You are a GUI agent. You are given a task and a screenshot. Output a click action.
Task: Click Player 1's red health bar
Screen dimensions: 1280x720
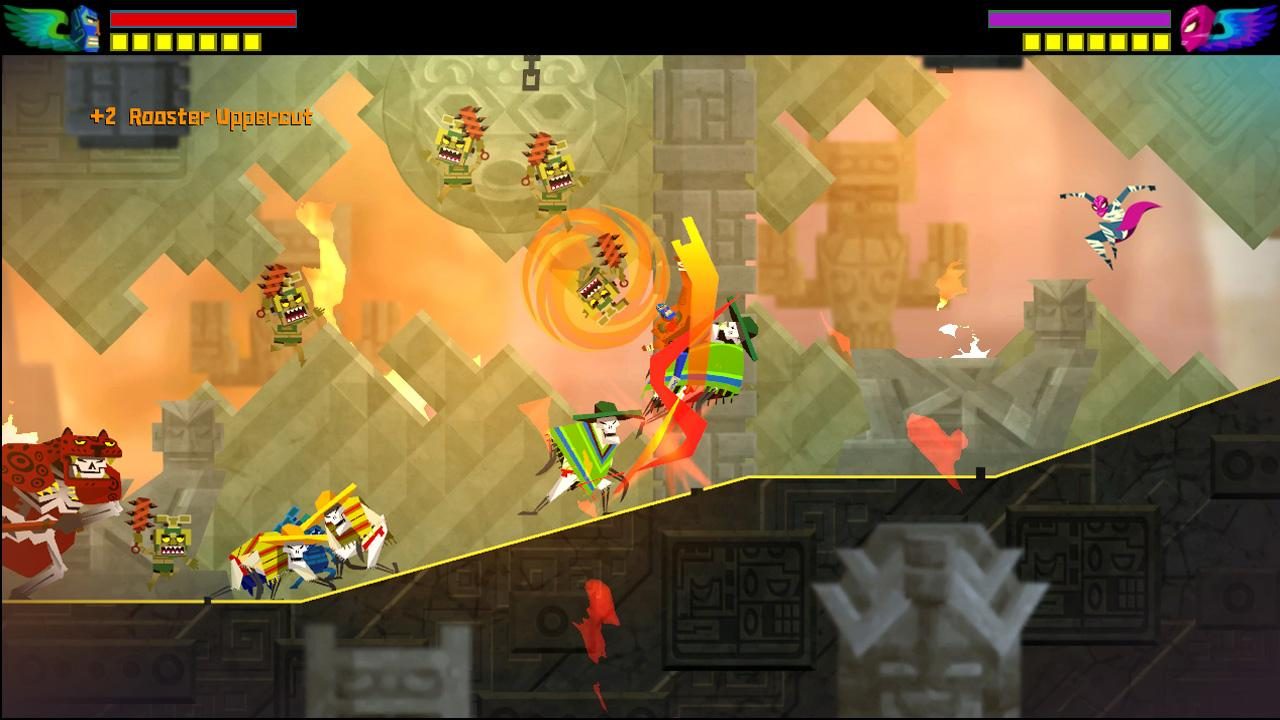[200, 18]
